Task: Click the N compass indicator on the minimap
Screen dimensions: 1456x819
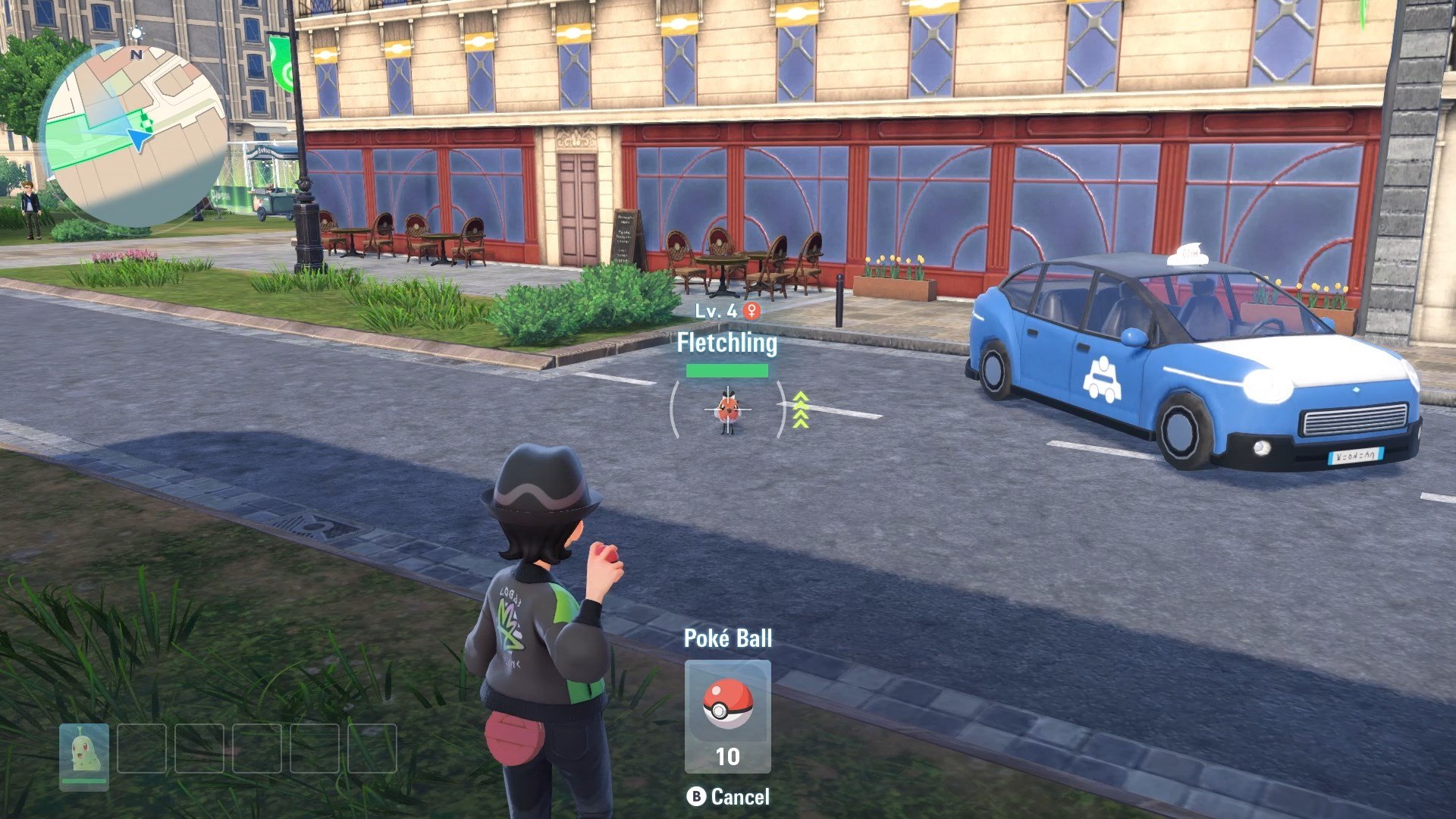Action: (x=135, y=55)
